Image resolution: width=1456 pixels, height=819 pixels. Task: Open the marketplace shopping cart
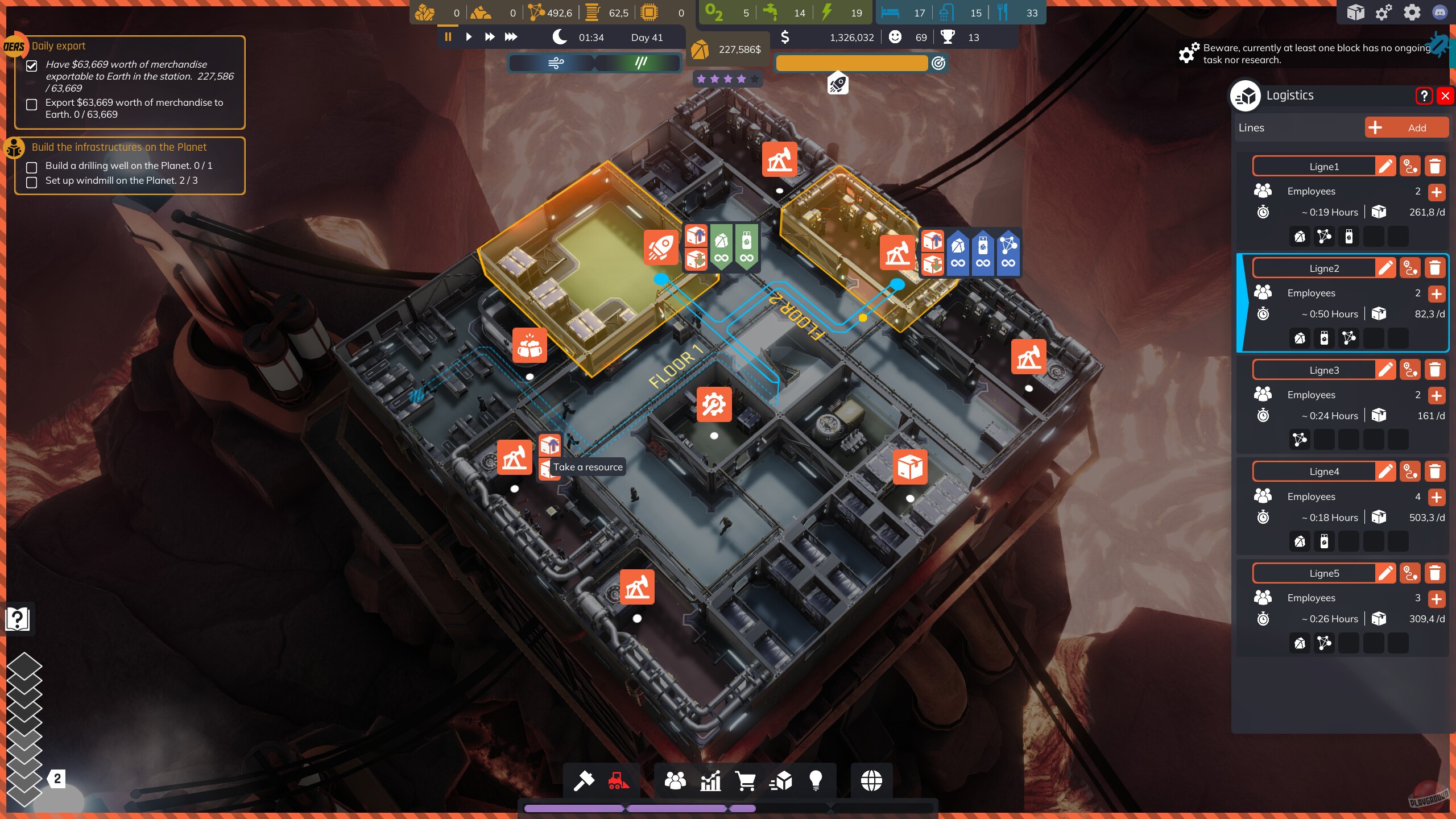[x=747, y=780]
